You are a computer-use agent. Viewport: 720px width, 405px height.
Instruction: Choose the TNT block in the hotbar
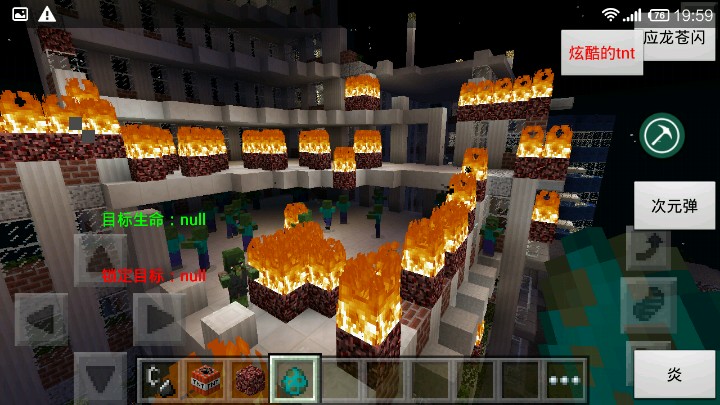[x=205, y=378]
